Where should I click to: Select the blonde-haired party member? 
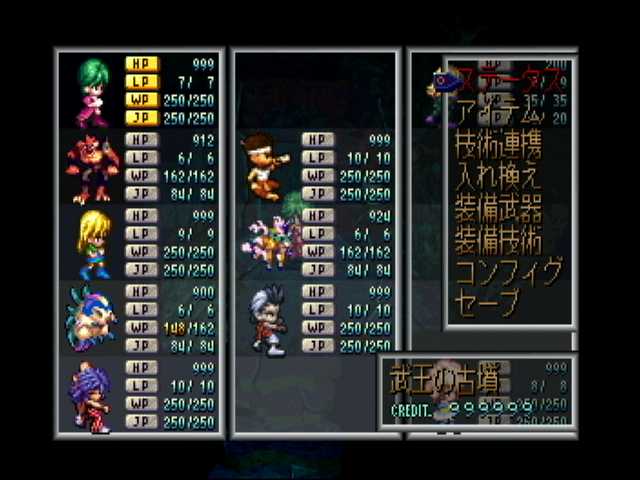[x=92, y=243]
